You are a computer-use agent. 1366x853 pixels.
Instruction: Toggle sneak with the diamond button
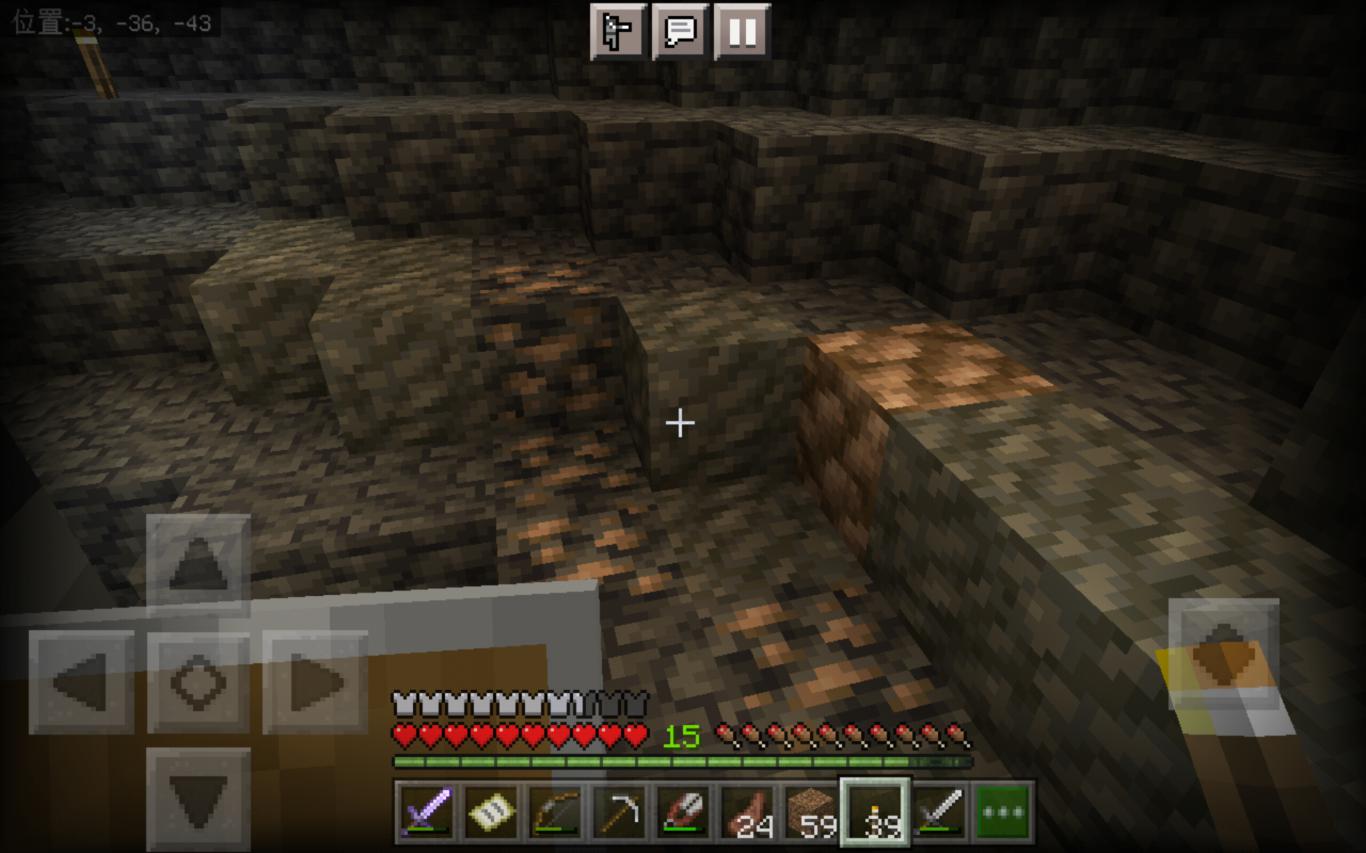(198, 683)
